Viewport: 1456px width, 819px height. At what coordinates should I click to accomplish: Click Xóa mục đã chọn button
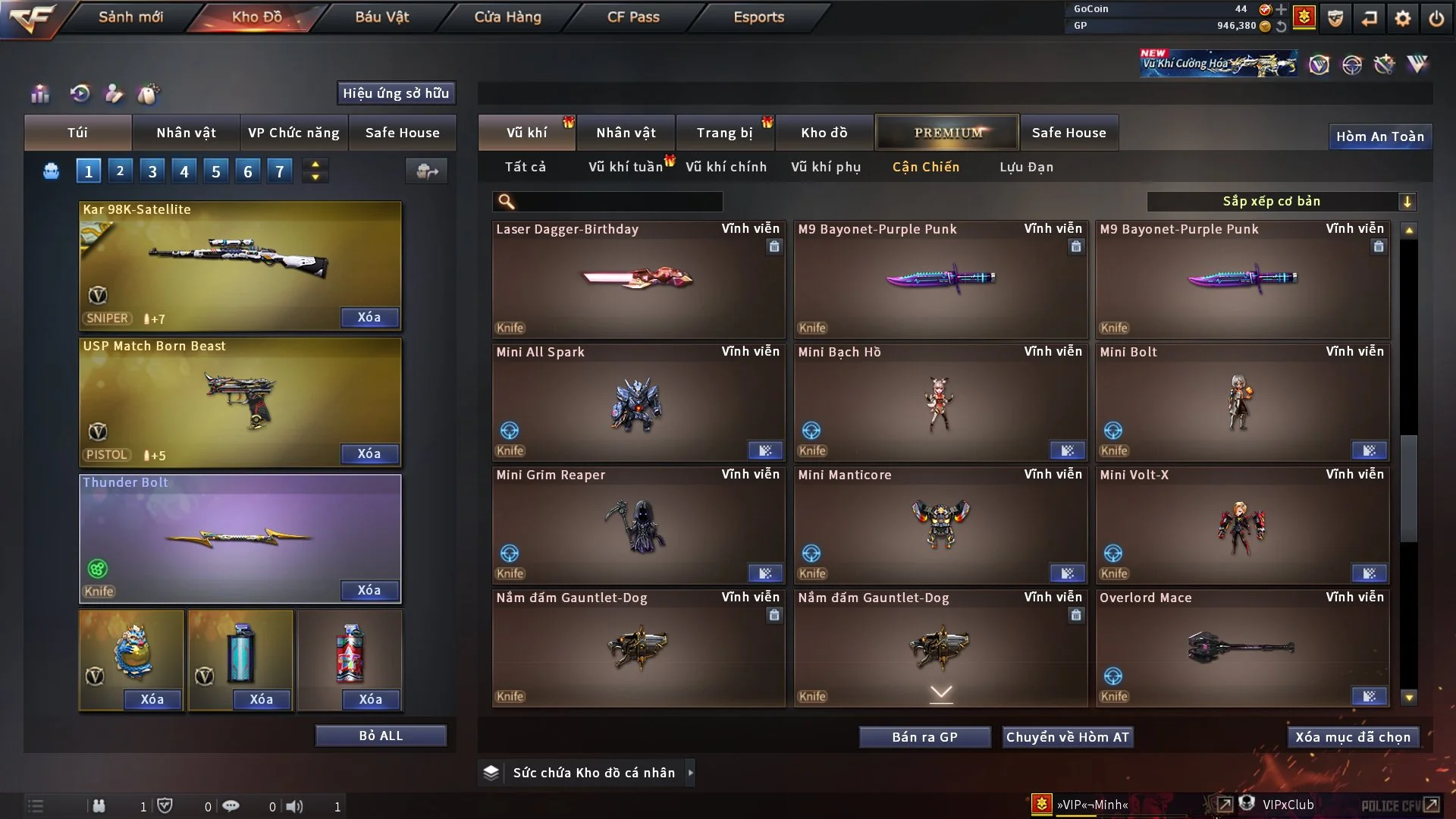click(1352, 737)
